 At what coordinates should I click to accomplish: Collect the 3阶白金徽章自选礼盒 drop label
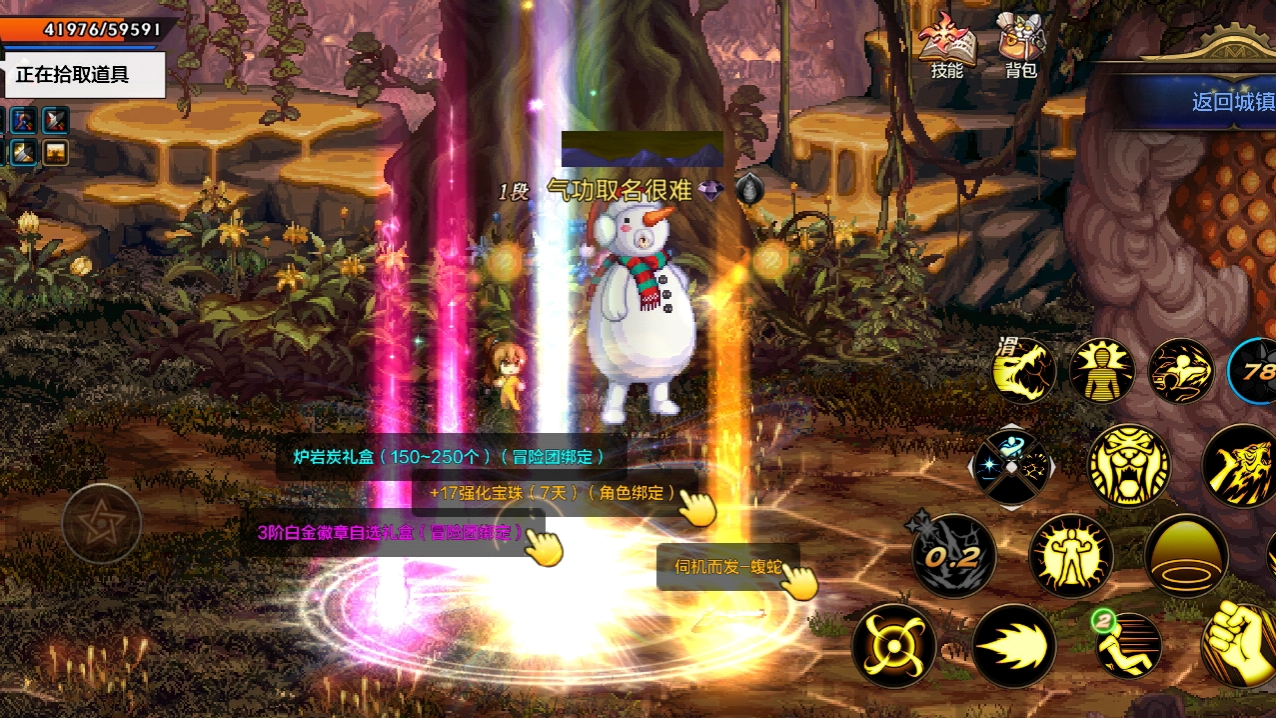[x=391, y=532]
